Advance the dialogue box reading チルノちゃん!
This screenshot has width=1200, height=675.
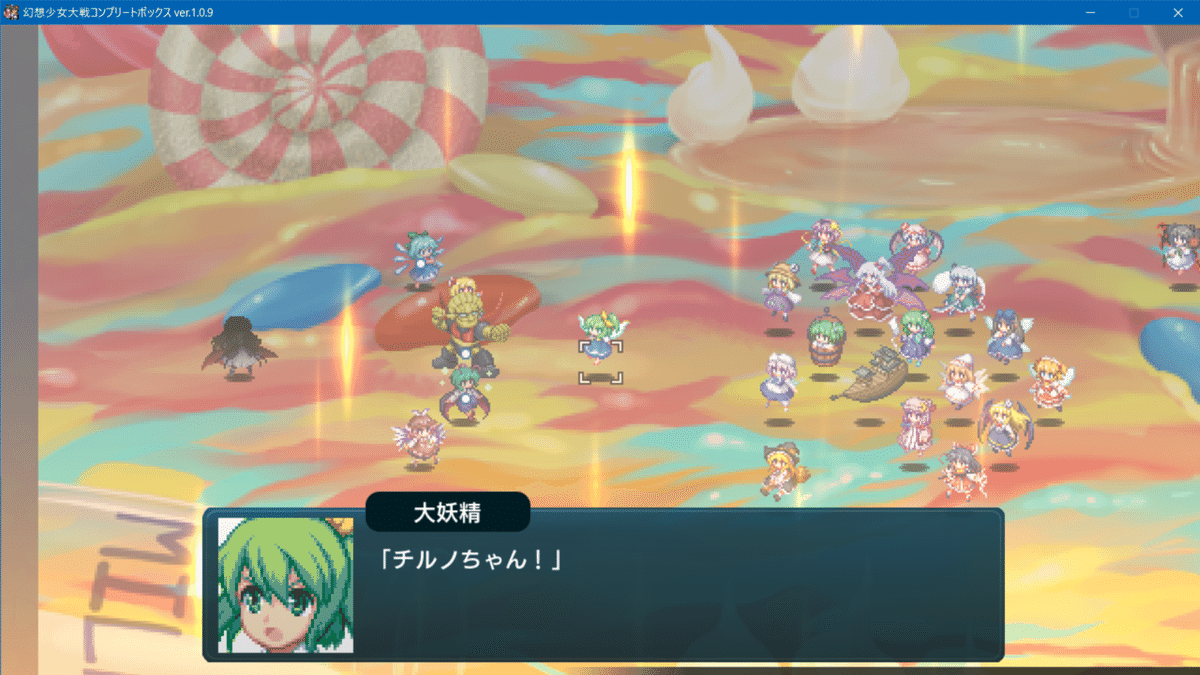(x=602, y=586)
